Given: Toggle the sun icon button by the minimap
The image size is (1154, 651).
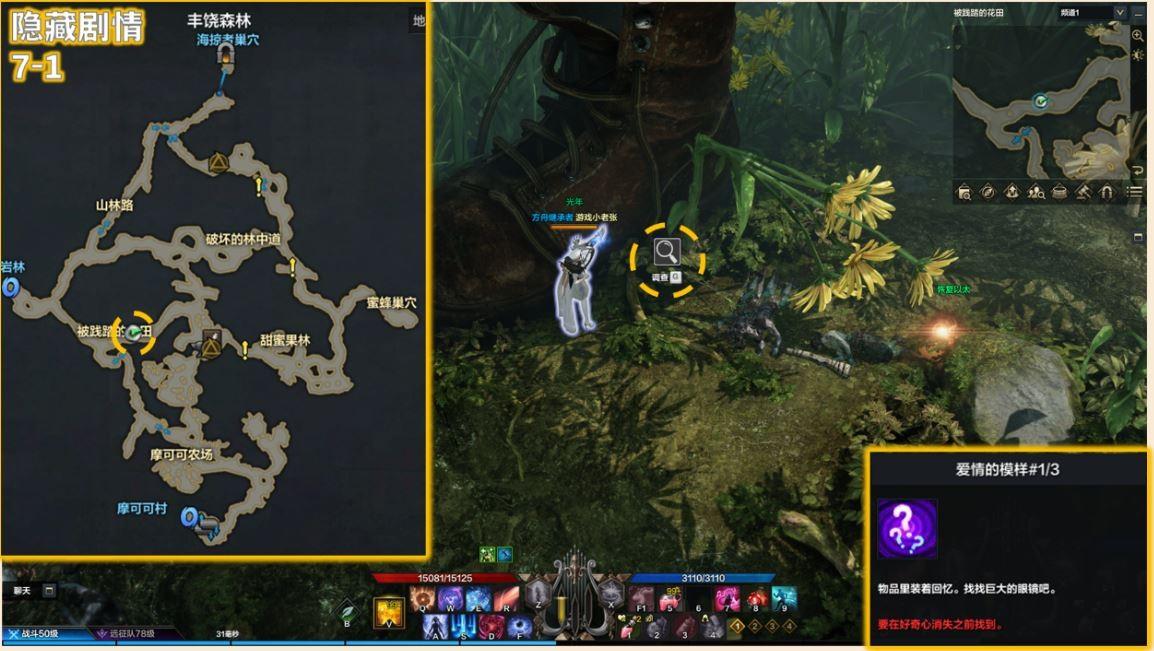Looking at the screenshot, I should pyautogui.click(x=1137, y=55).
